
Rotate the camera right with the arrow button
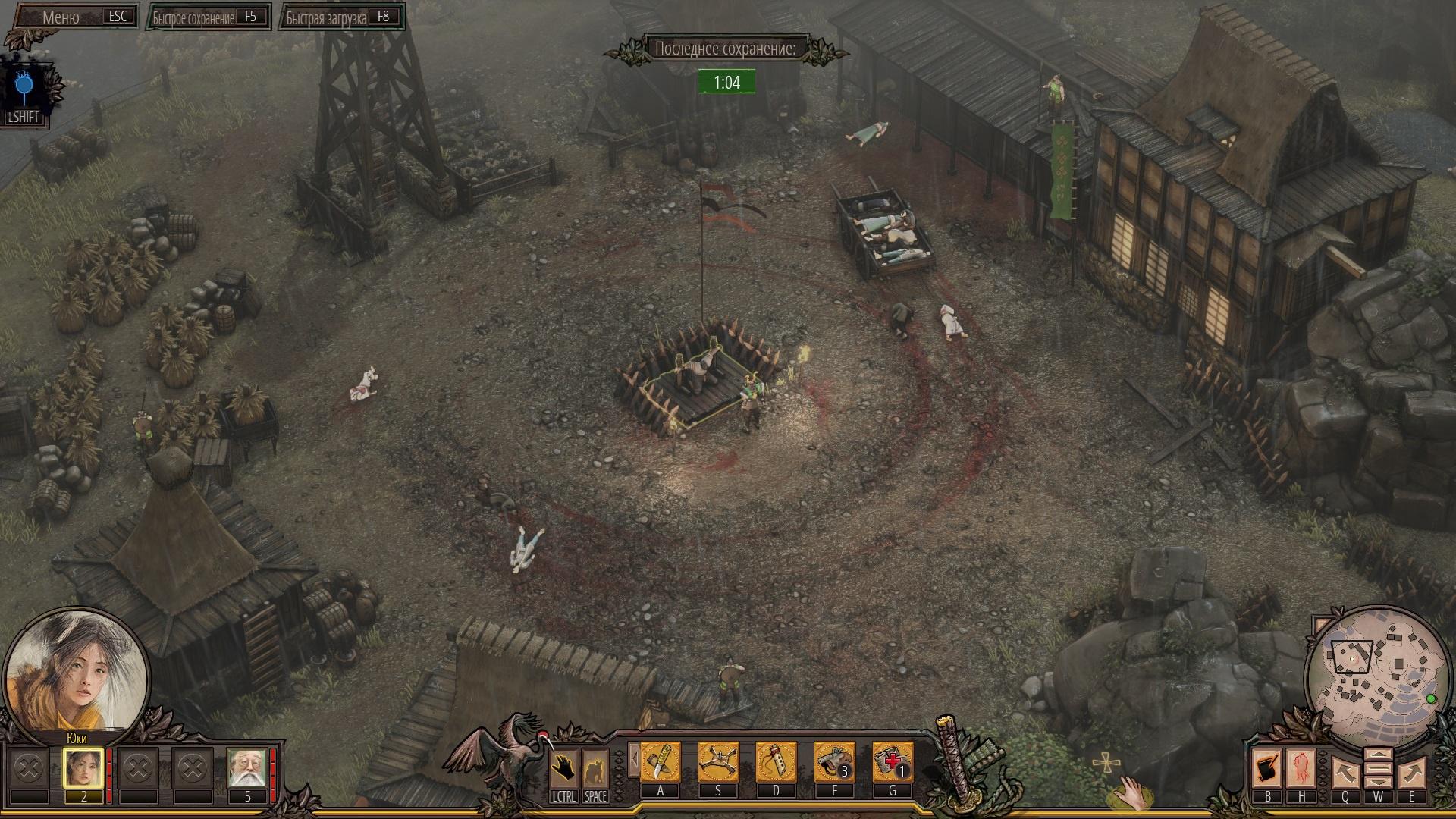tap(1411, 772)
